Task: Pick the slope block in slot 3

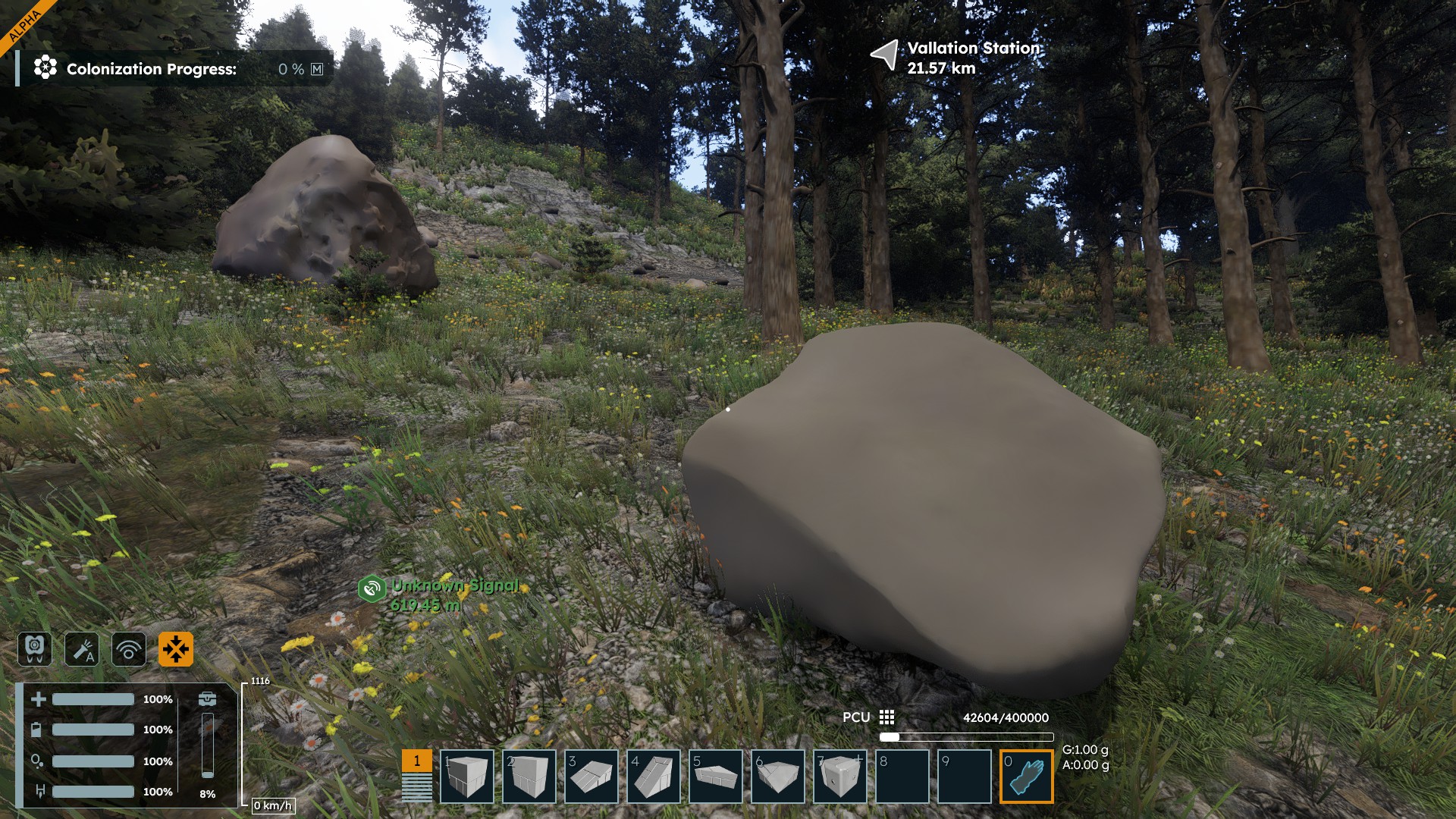Action: [591, 776]
